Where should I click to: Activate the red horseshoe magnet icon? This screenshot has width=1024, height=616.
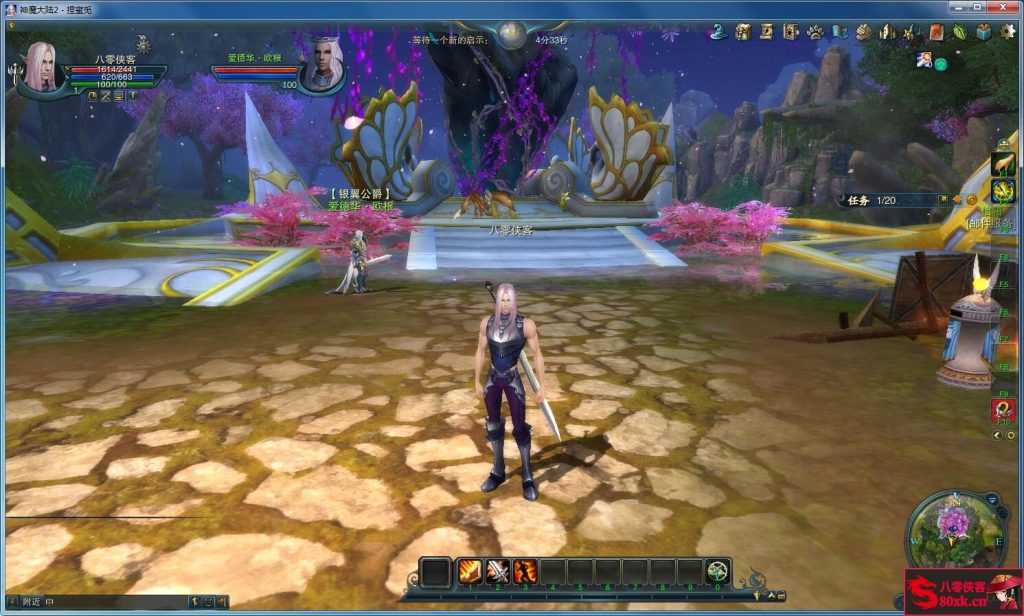click(x=1003, y=409)
